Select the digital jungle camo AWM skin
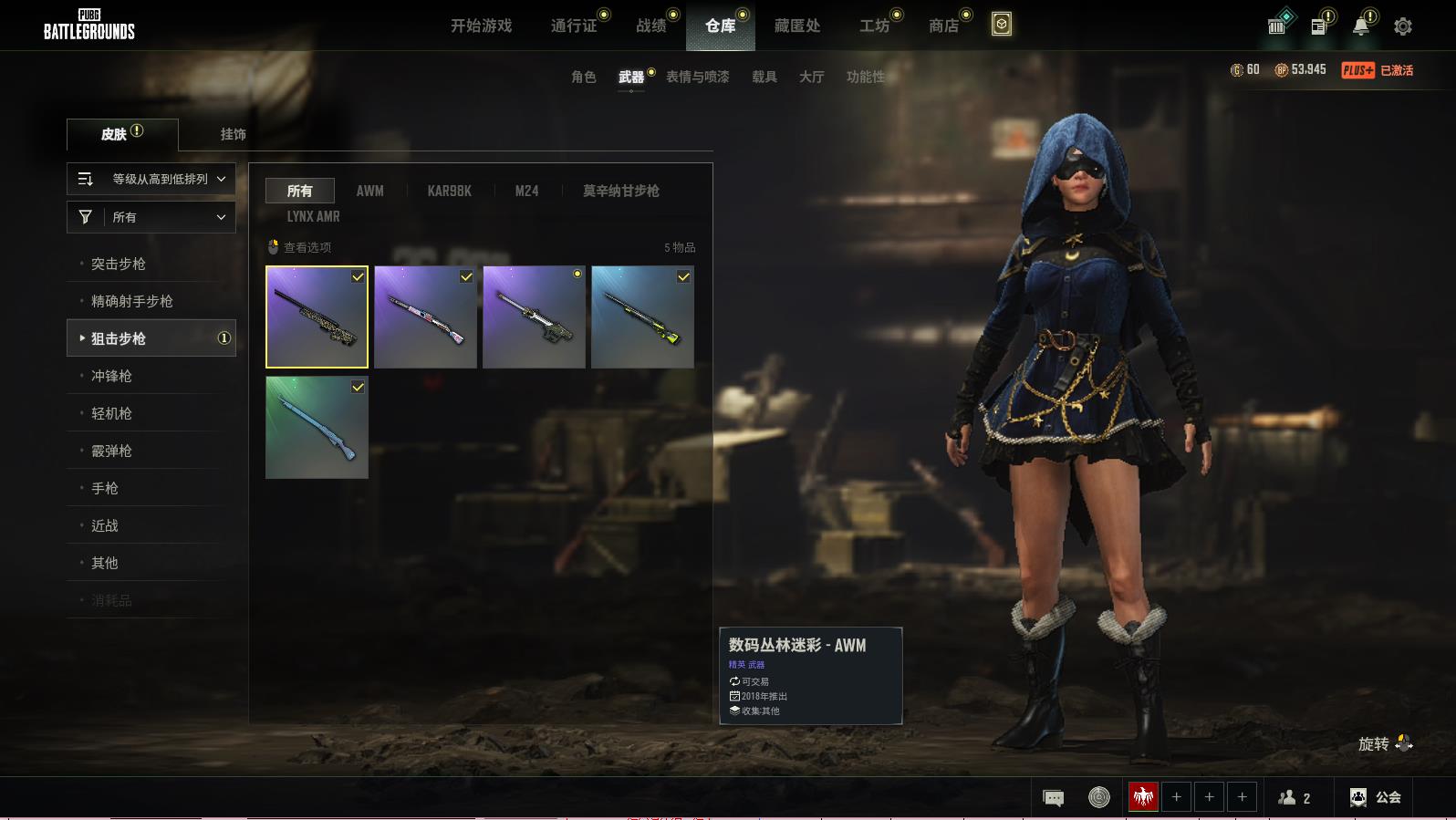1456x820 pixels. pyautogui.click(x=317, y=317)
